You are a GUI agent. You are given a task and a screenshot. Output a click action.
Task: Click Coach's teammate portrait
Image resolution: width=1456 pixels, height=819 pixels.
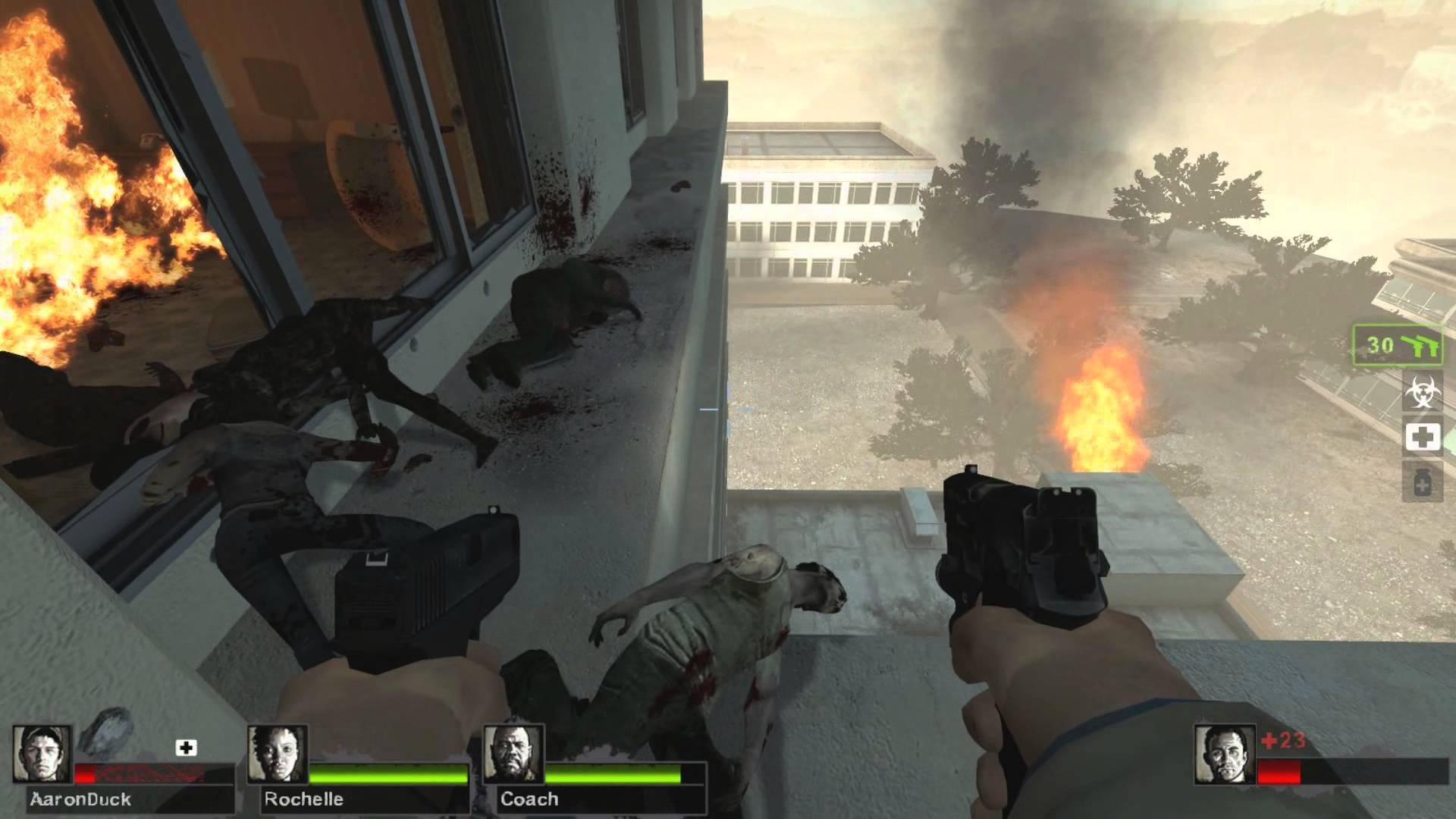(513, 755)
